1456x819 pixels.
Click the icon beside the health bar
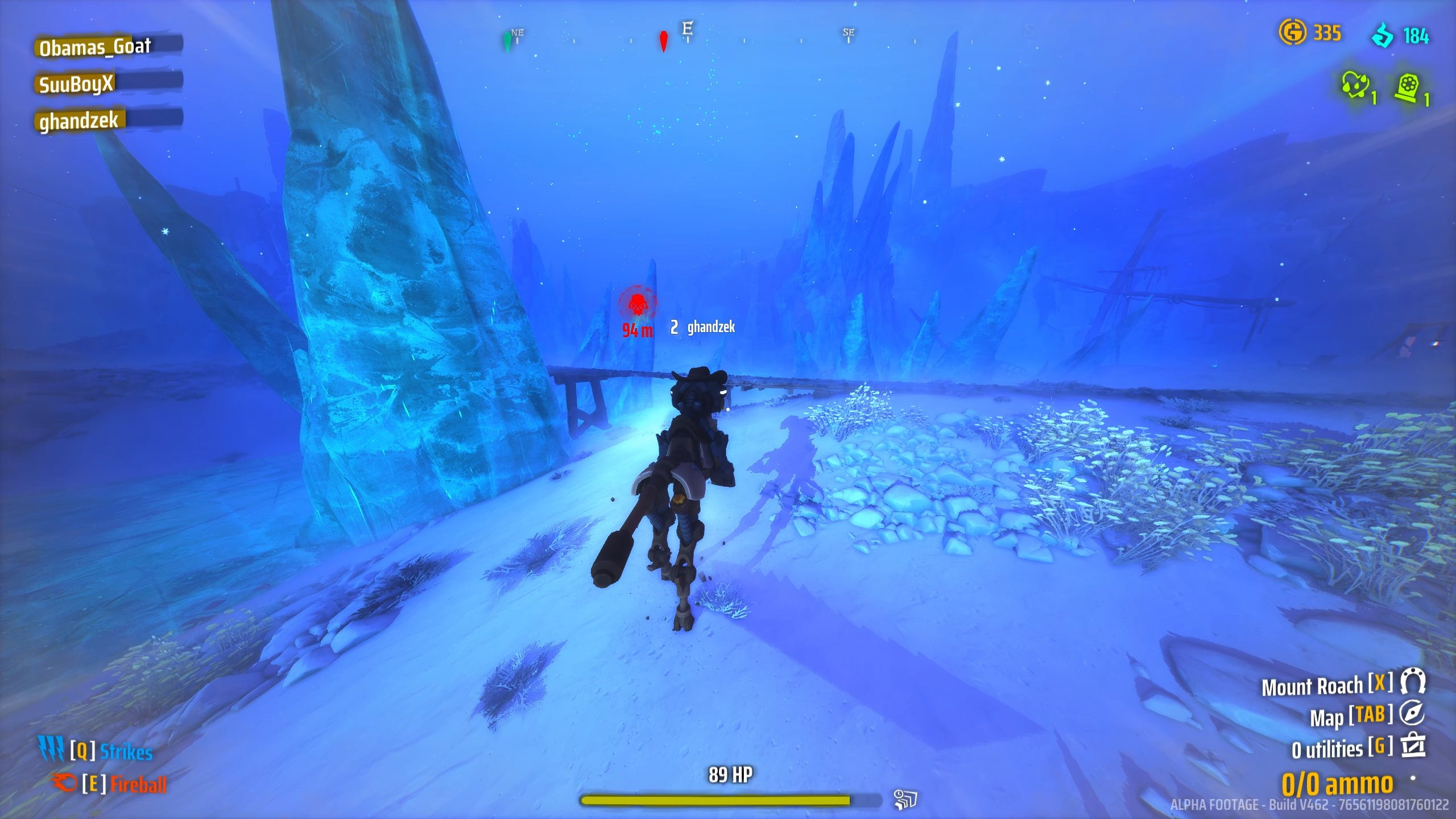(x=904, y=799)
